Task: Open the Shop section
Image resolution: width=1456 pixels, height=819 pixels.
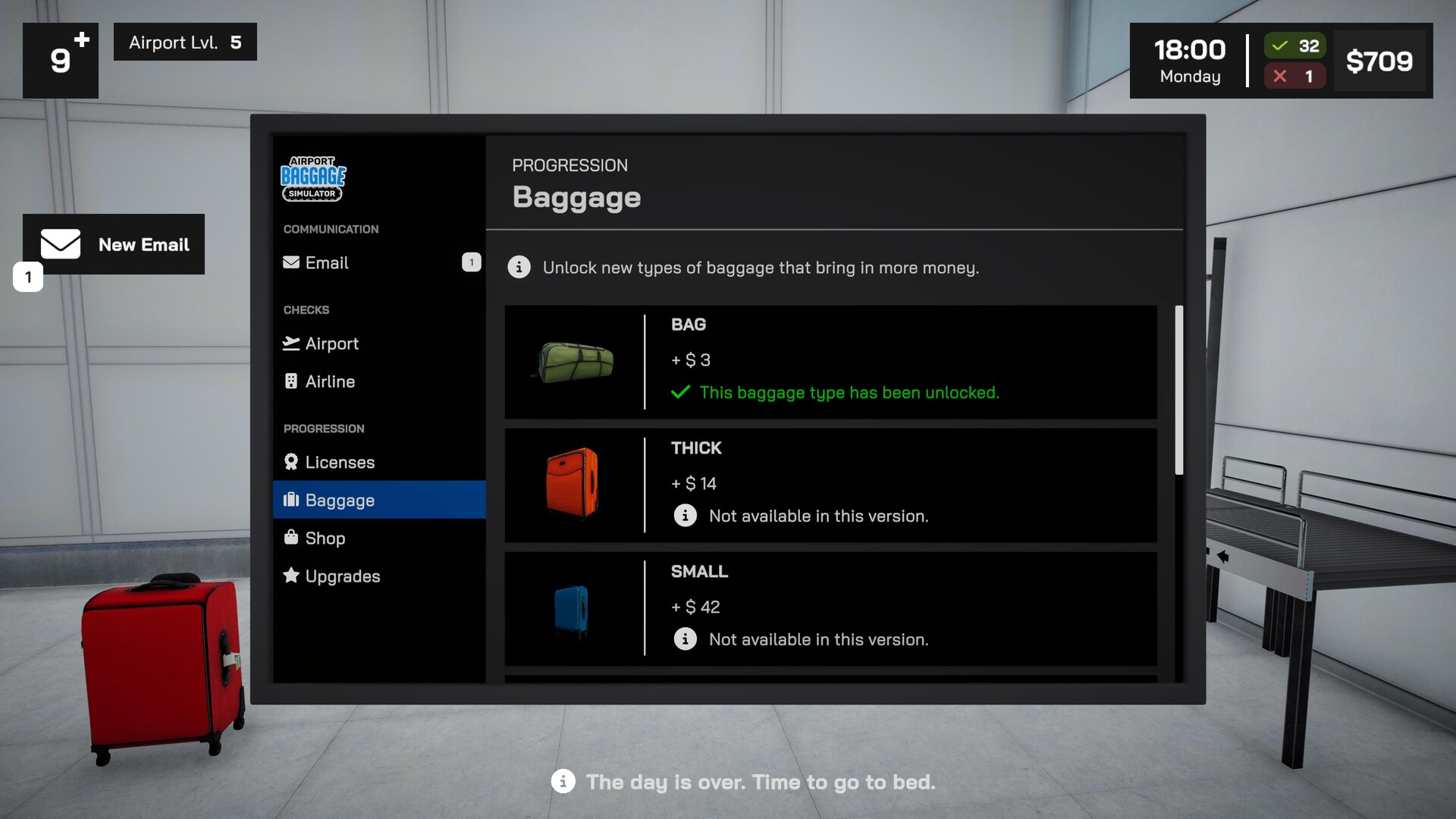Action: [x=325, y=538]
